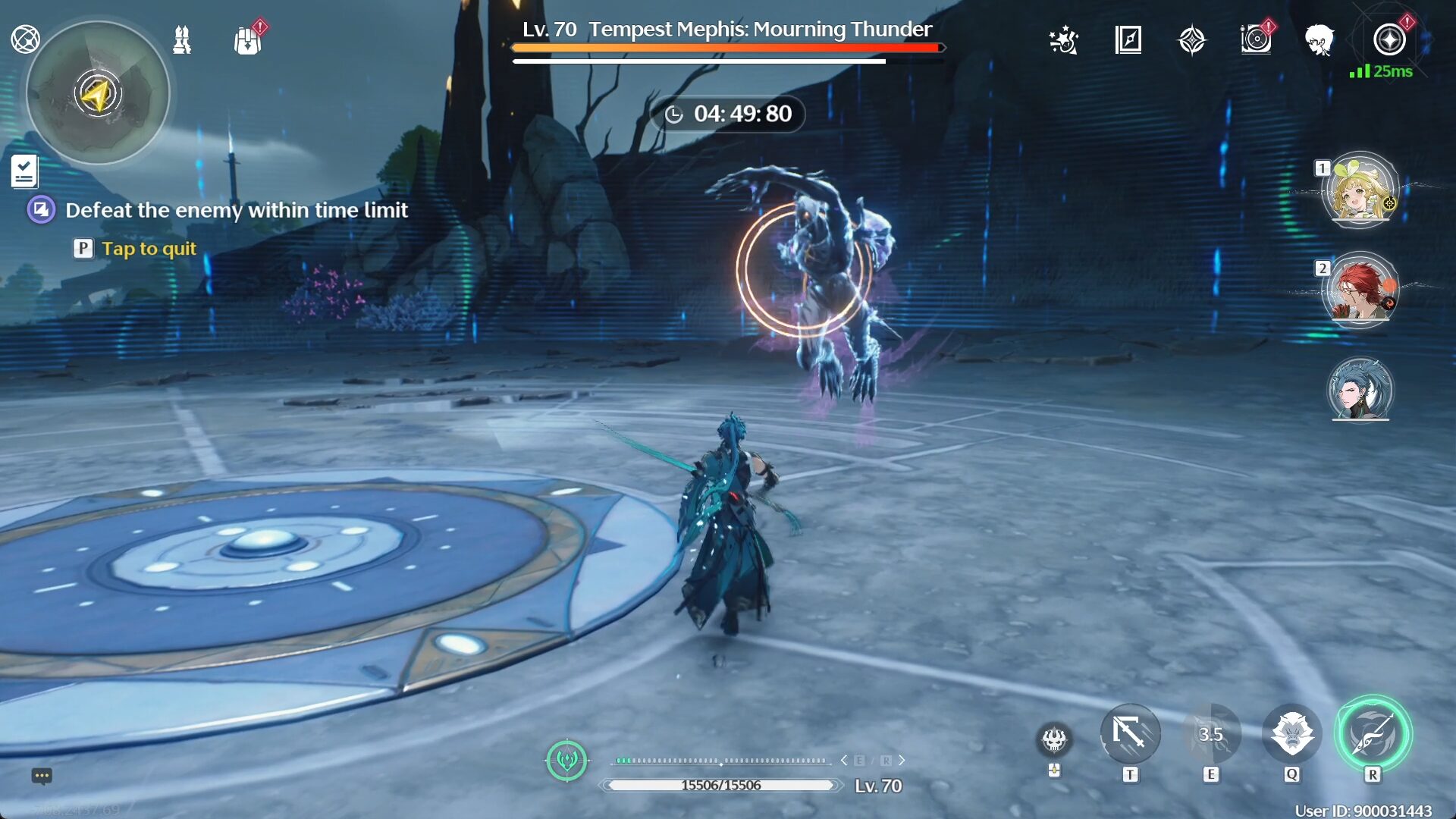Open the Guidebook panel
Screen dimensions: 1456x819
click(x=1128, y=42)
